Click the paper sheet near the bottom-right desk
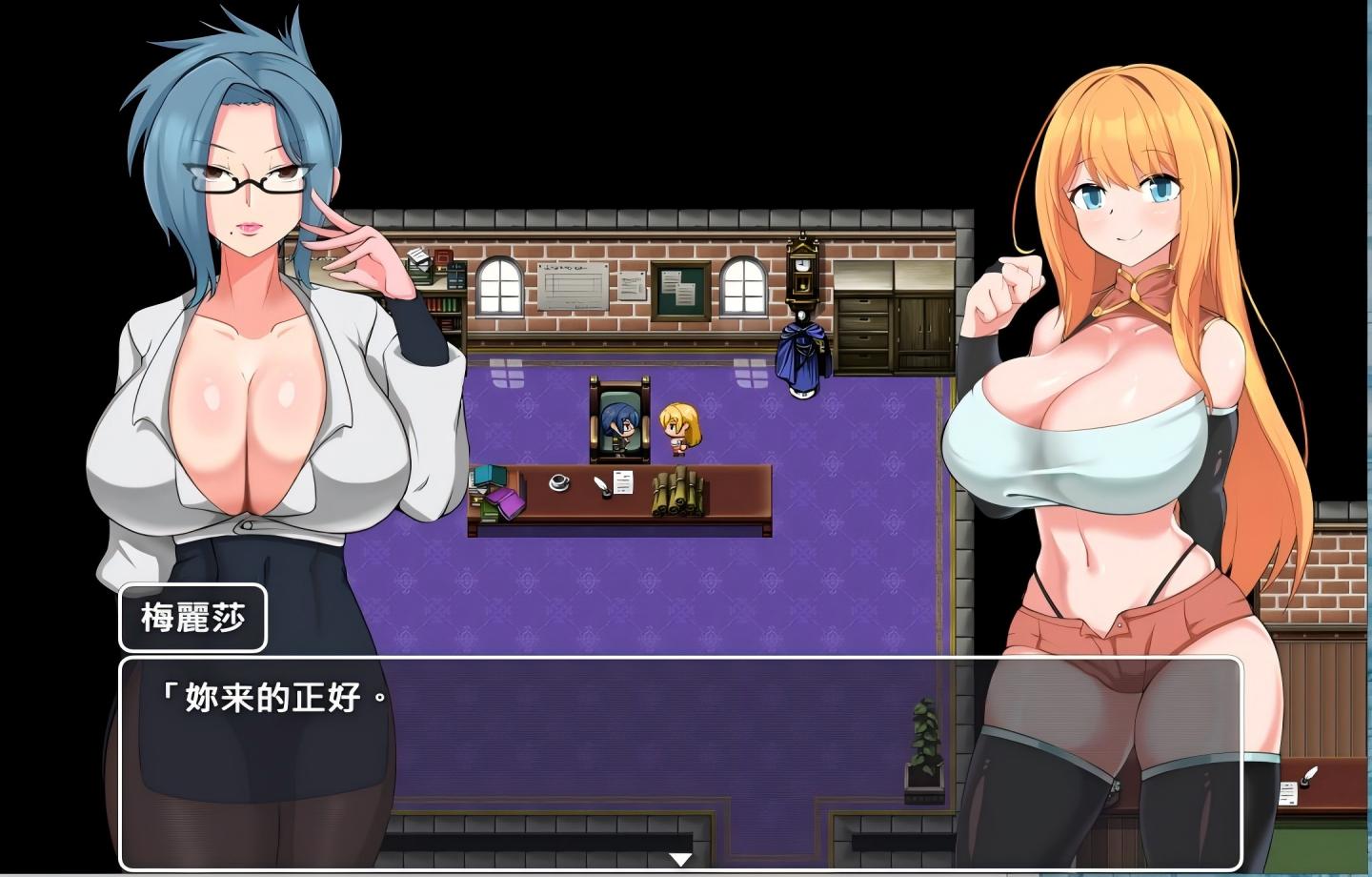The height and width of the screenshot is (877, 1372). coord(1288,794)
